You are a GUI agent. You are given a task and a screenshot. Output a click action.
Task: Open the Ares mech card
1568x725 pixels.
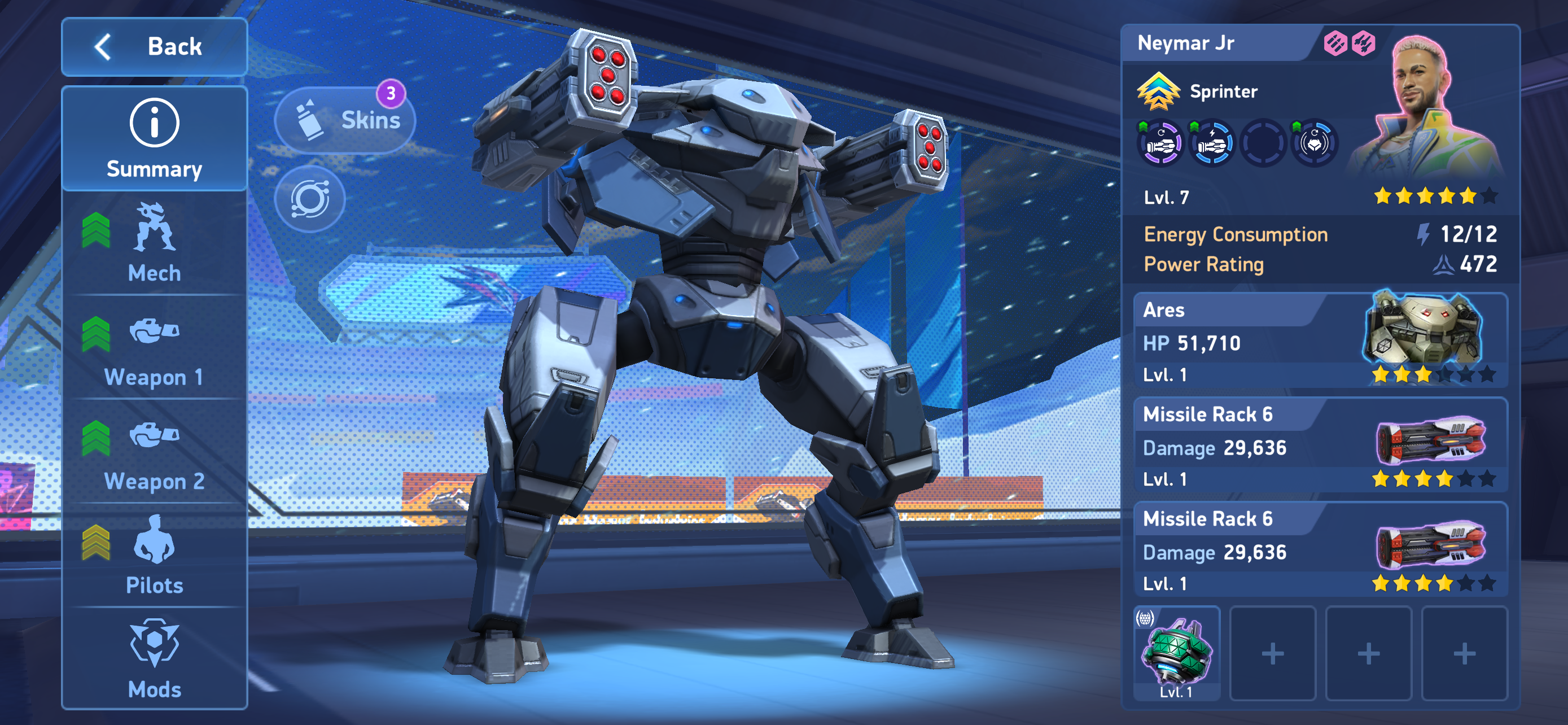(1320, 340)
